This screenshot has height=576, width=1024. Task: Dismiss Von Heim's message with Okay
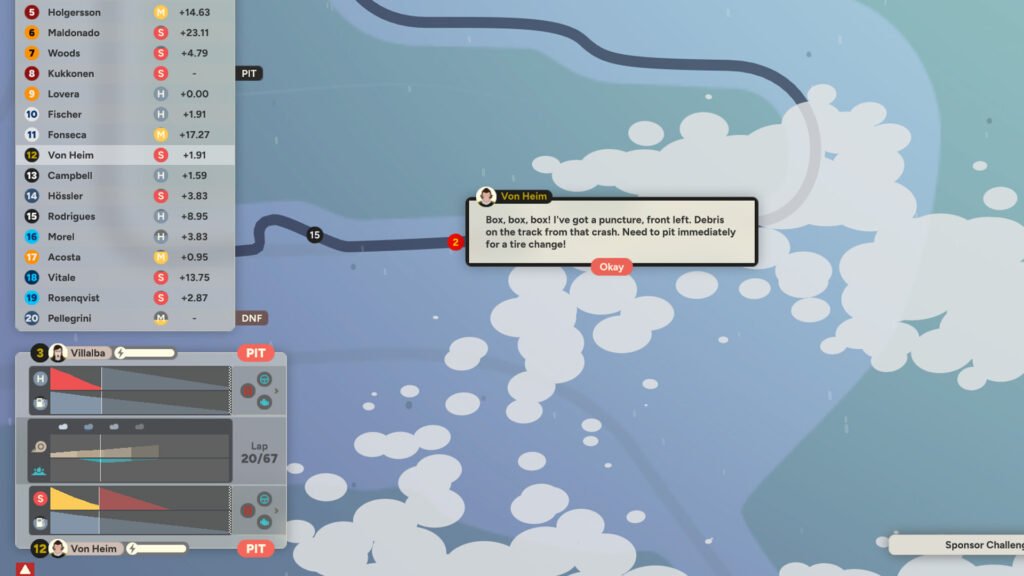(611, 267)
